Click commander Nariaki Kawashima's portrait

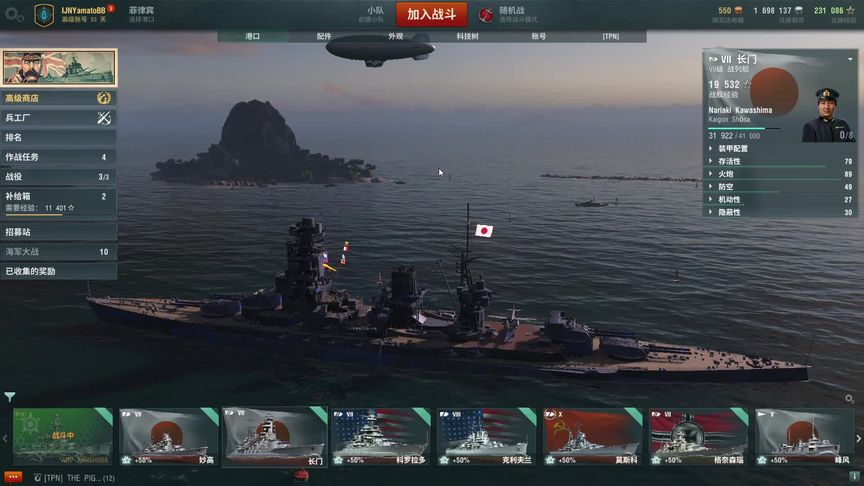coord(828,114)
